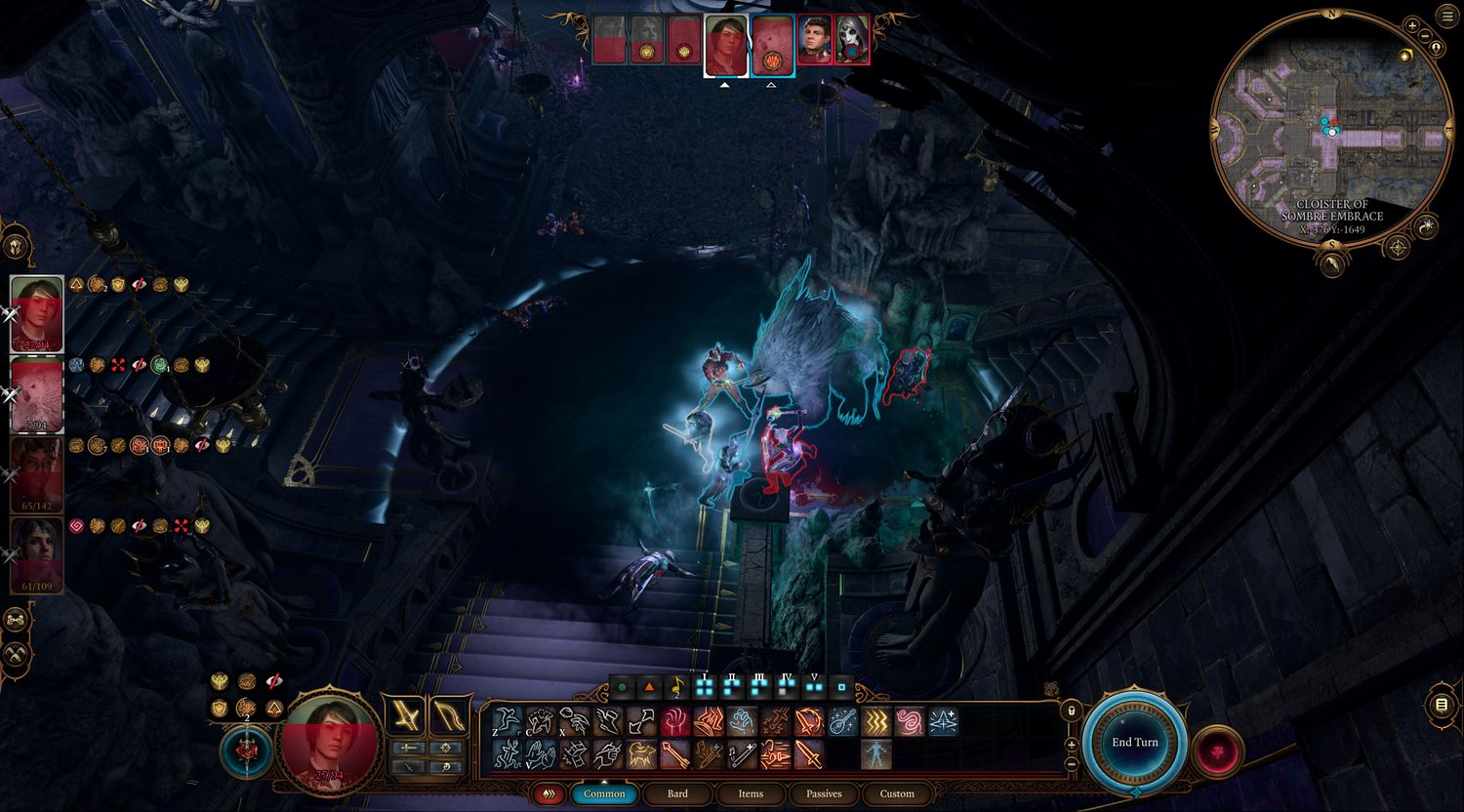Activate the Jump ability icon
1464x812 pixels.
[507, 721]
